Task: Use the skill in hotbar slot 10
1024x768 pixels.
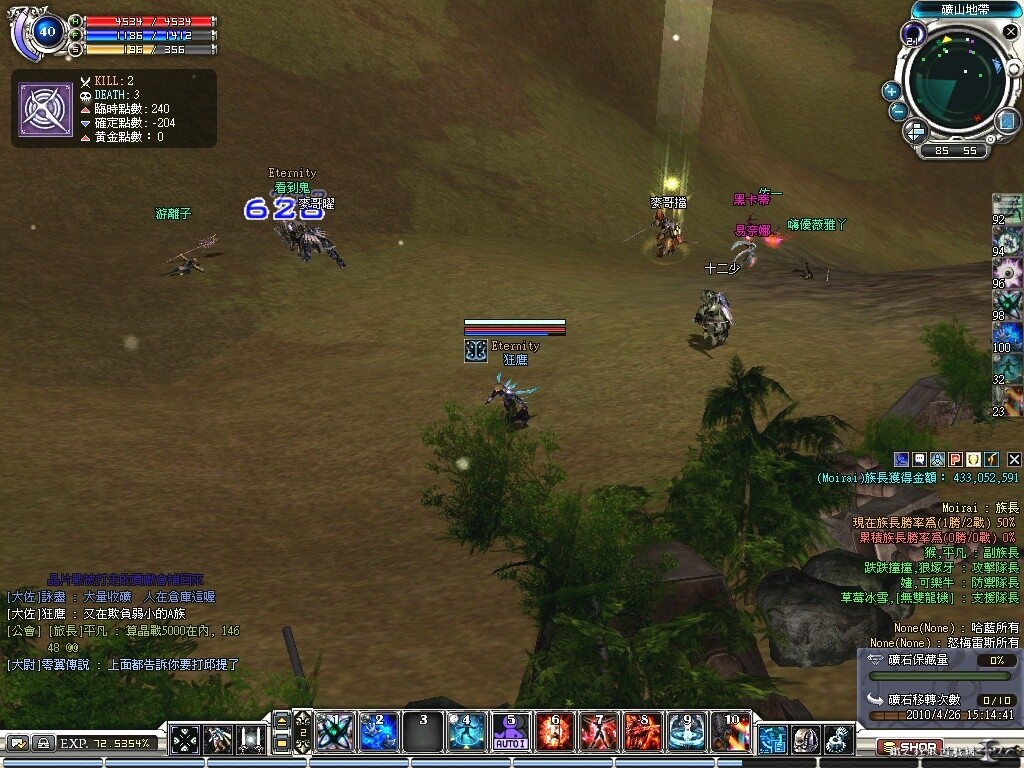Action: pyautogui.click(x=731, y=732)
